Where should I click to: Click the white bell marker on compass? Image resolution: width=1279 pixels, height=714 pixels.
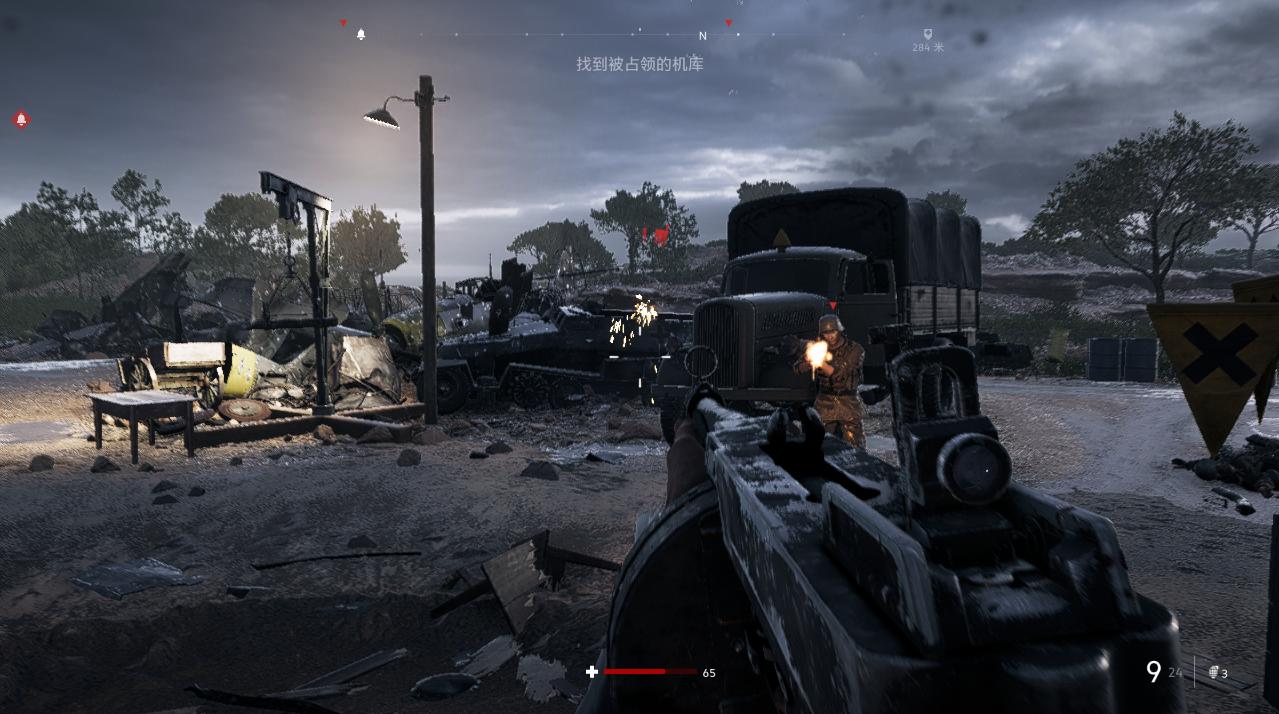tap(361, 35)
